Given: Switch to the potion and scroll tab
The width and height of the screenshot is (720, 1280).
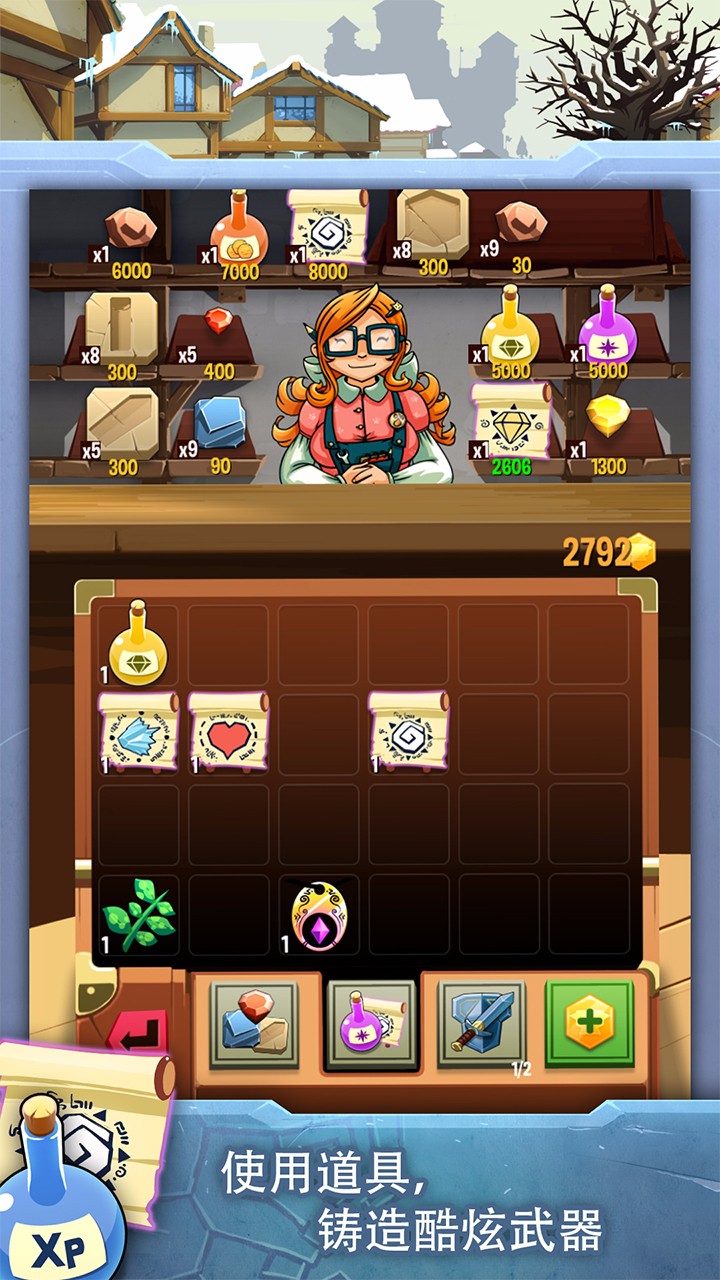Looking at the screenshot, I should (371, 1022).
